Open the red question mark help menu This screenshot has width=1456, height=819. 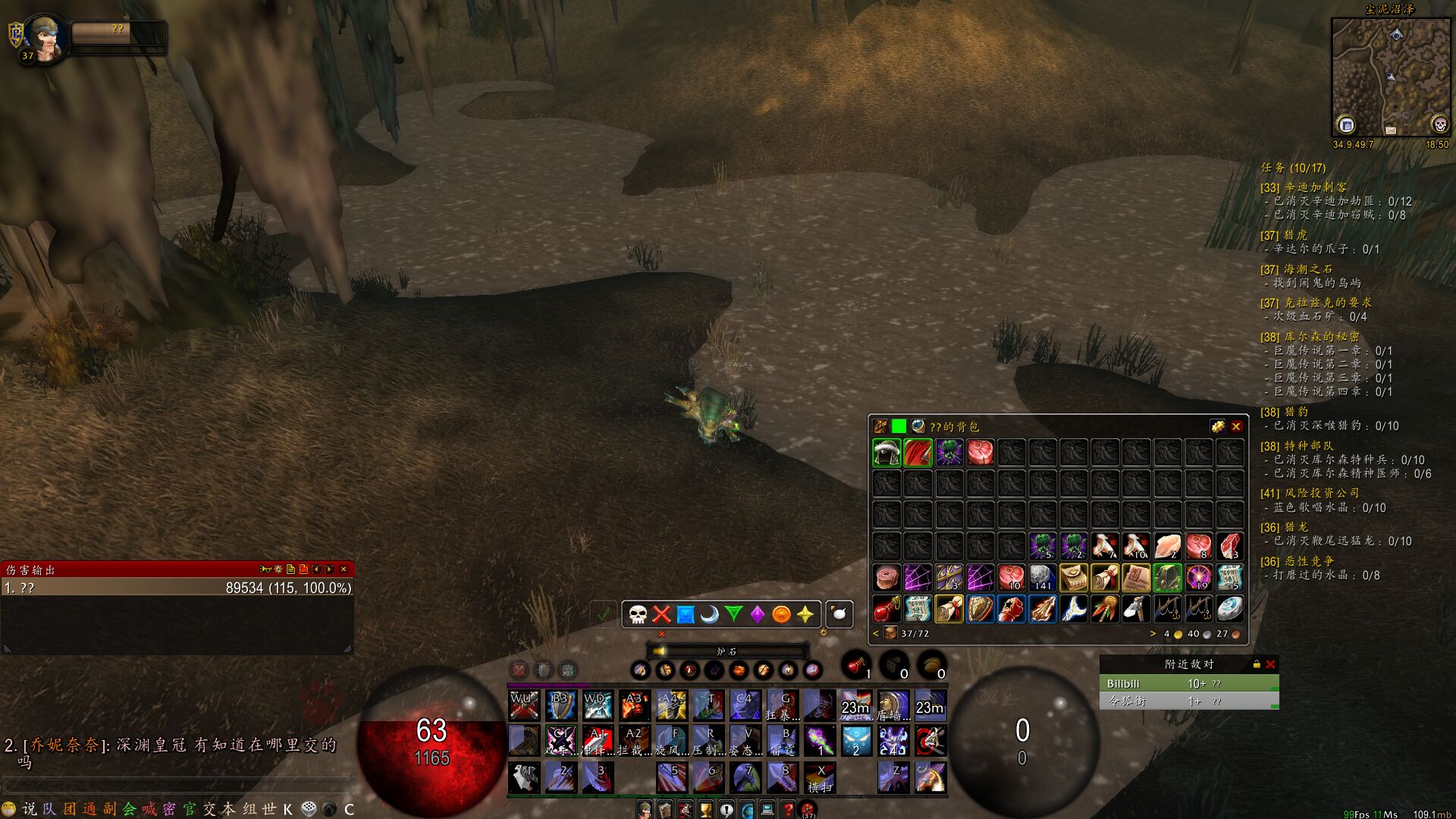[x=788, y=809]
